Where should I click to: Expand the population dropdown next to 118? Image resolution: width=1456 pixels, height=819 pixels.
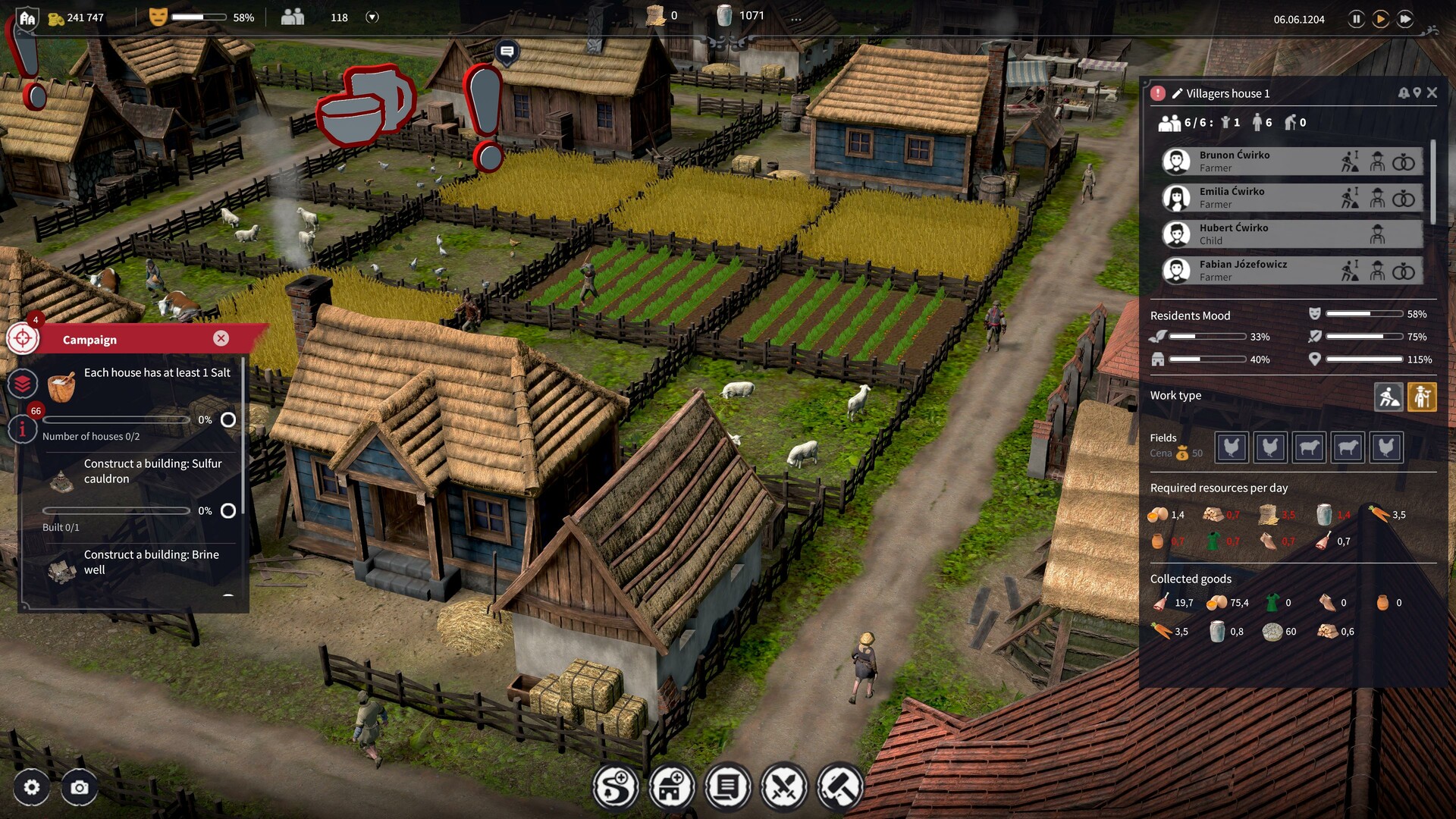(372, 17)
